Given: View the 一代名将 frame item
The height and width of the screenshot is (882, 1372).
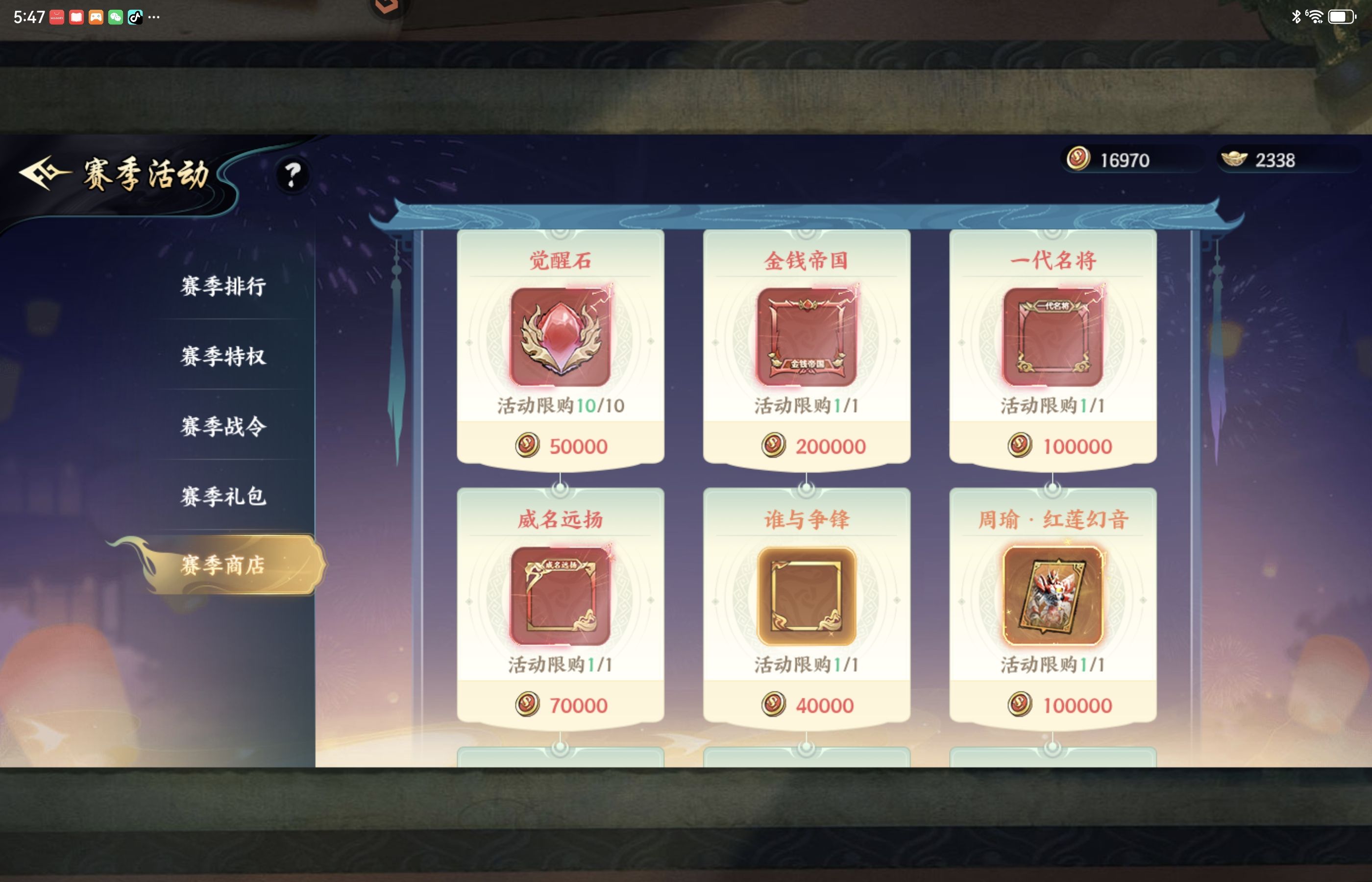Looking at the screenshot, I should [1053, 337].
